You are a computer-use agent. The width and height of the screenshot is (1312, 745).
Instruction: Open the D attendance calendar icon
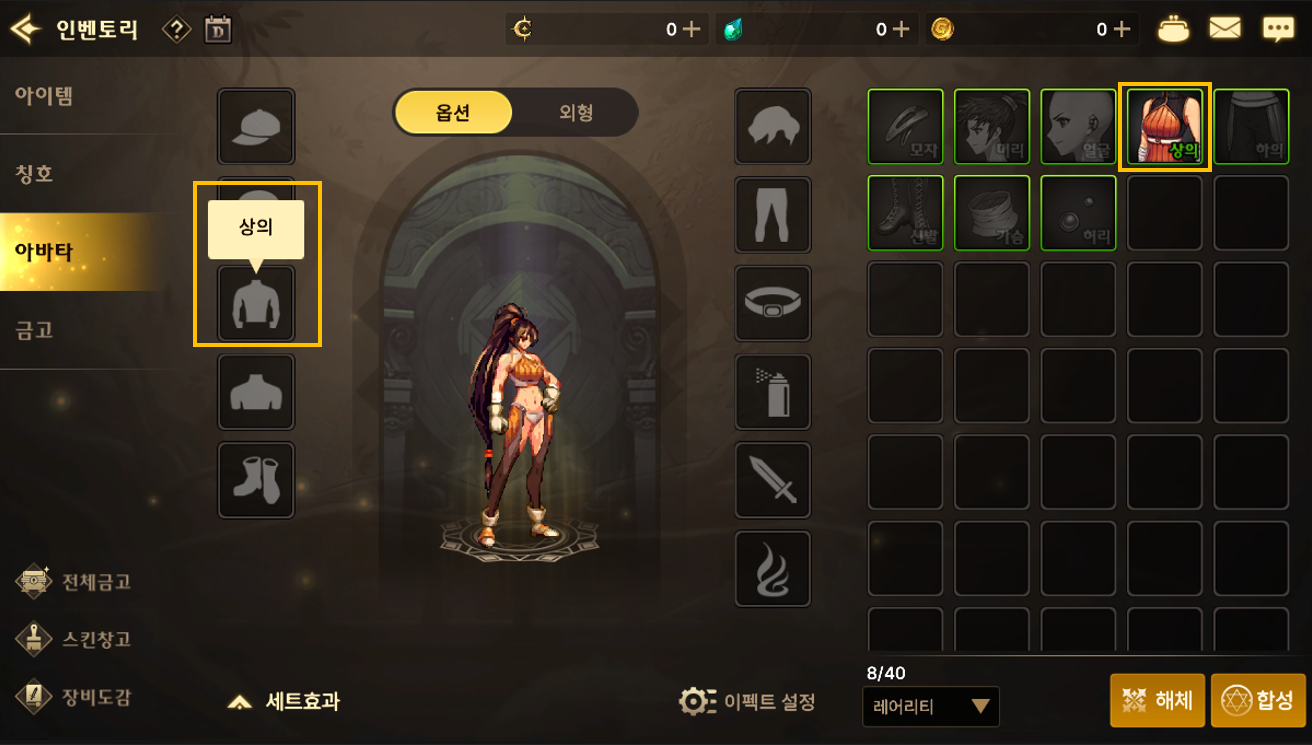[x=216, y=28]
